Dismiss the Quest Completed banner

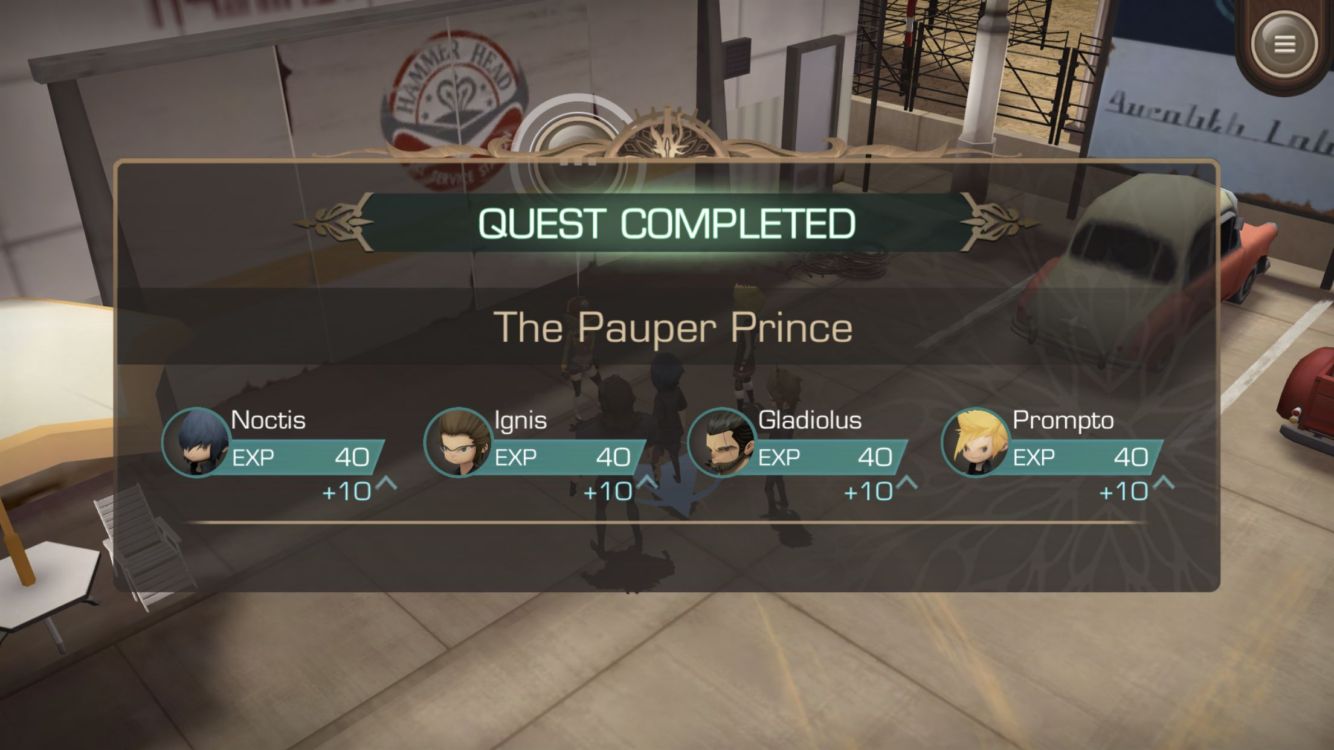pyautogui.click(x=667, y=223)
